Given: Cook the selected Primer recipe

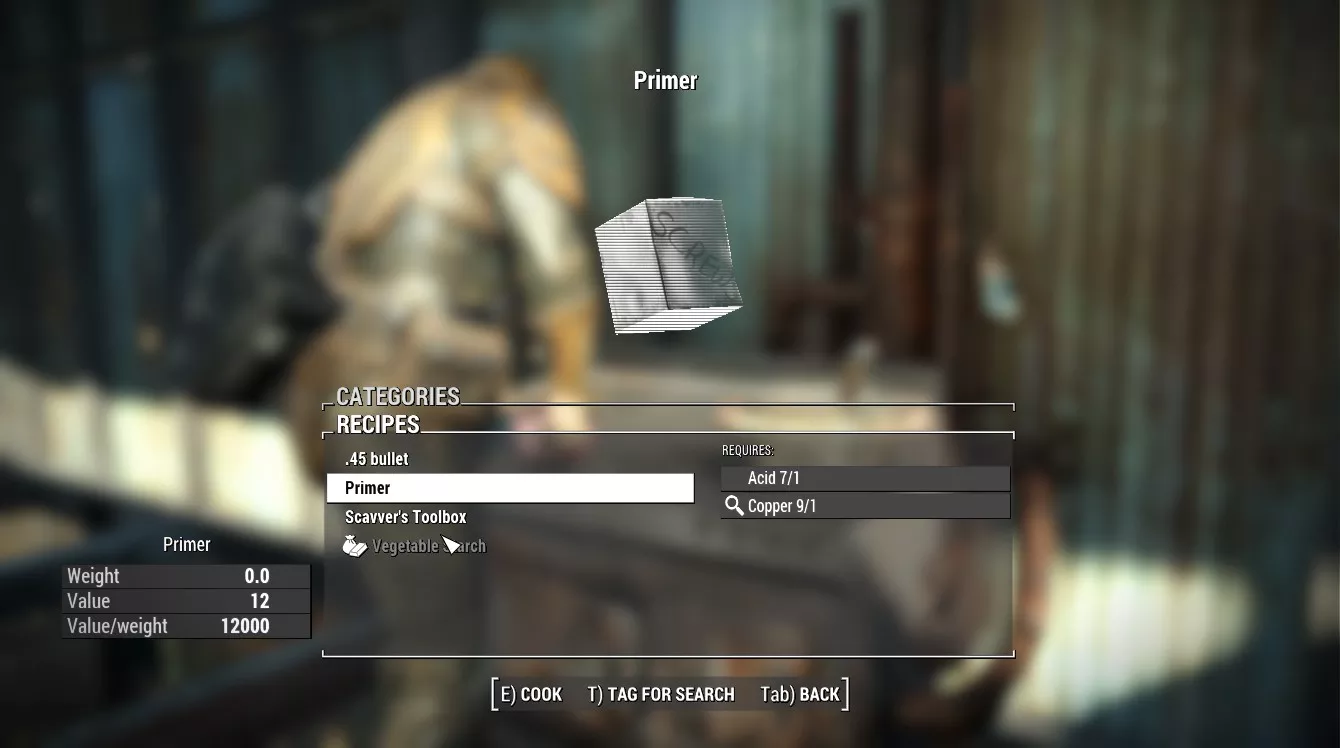Looking at the screenshot, I should point(531,694).
